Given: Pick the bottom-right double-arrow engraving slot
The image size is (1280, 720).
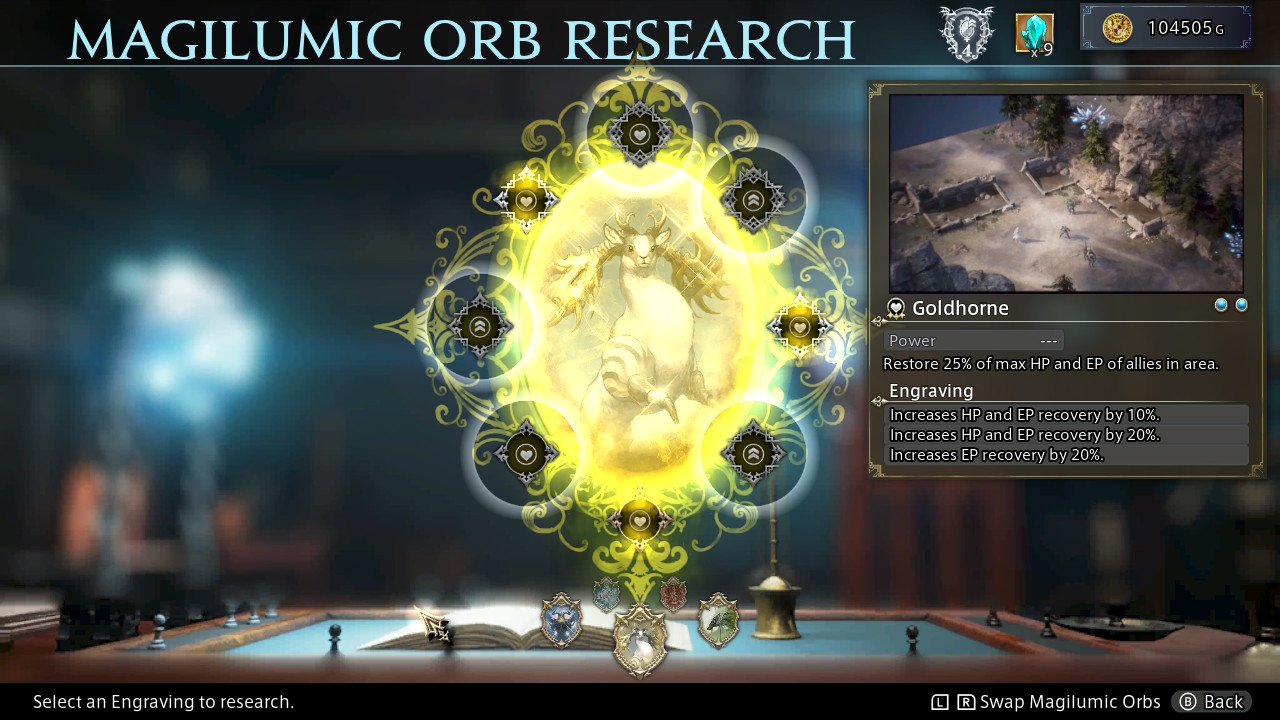Looking at the screenshot, I should [753, 452].
